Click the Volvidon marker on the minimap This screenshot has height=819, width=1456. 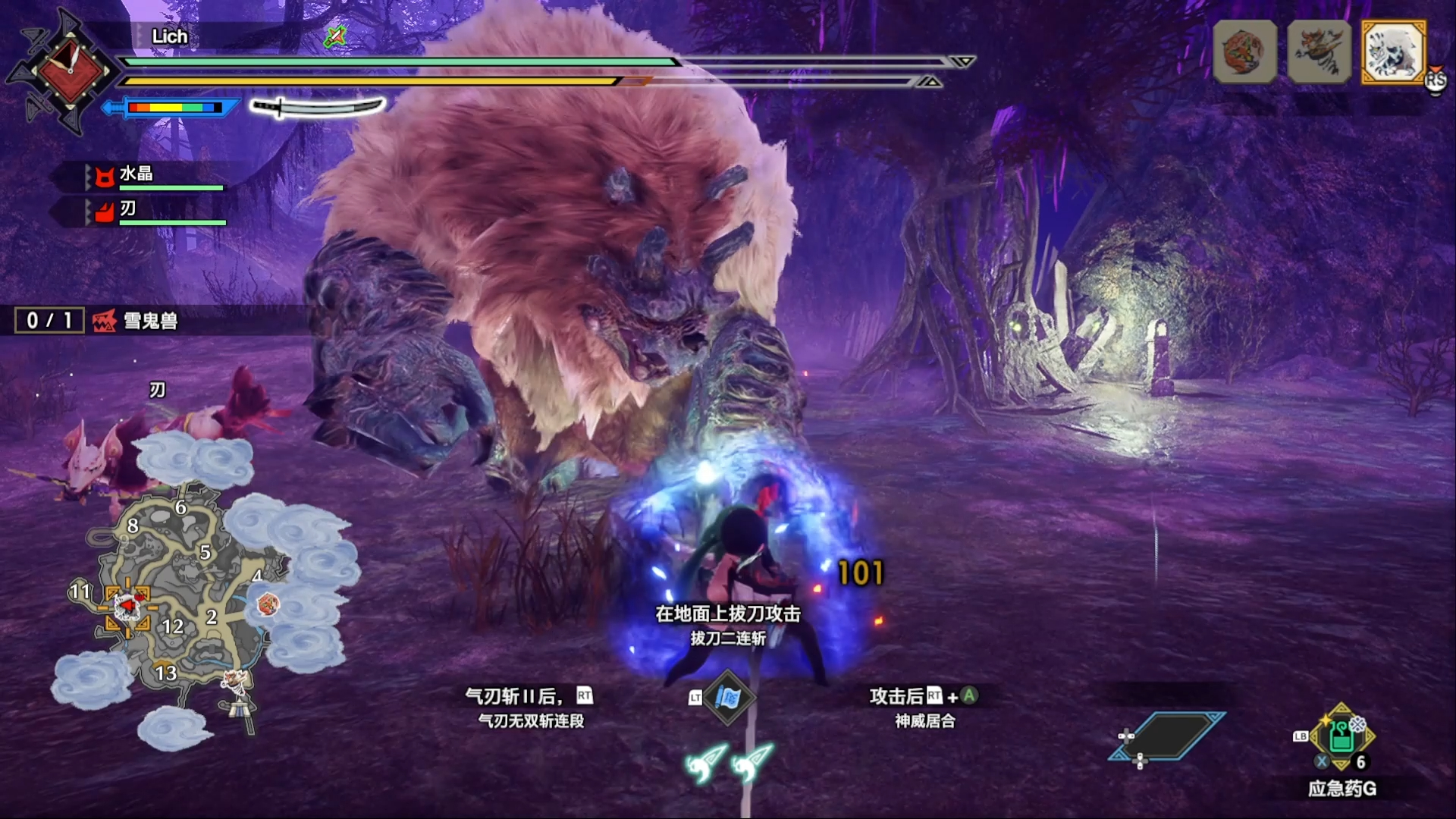(x=268, y=604)
